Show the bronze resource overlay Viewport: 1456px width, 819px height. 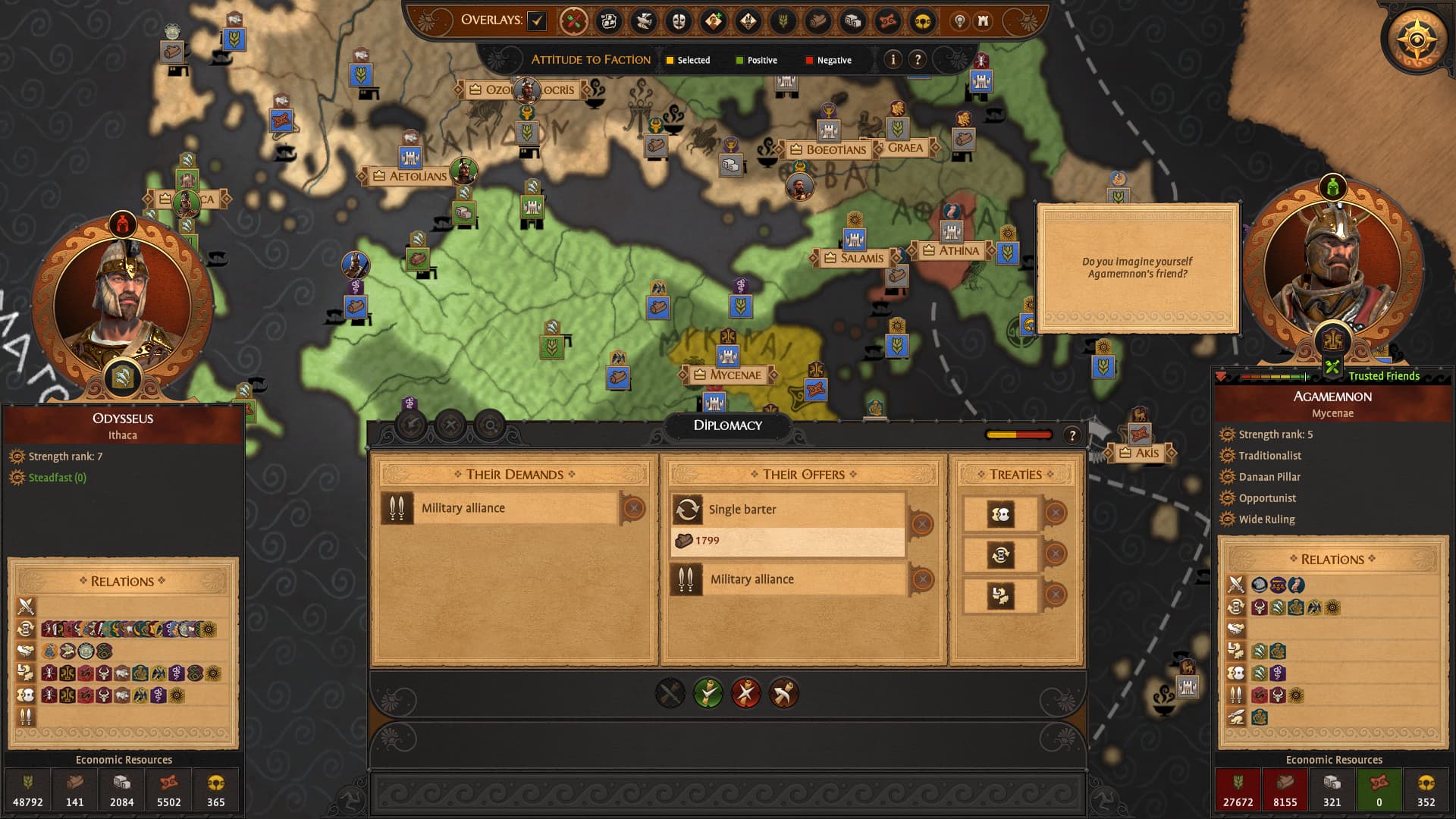[x=887, y=21]
